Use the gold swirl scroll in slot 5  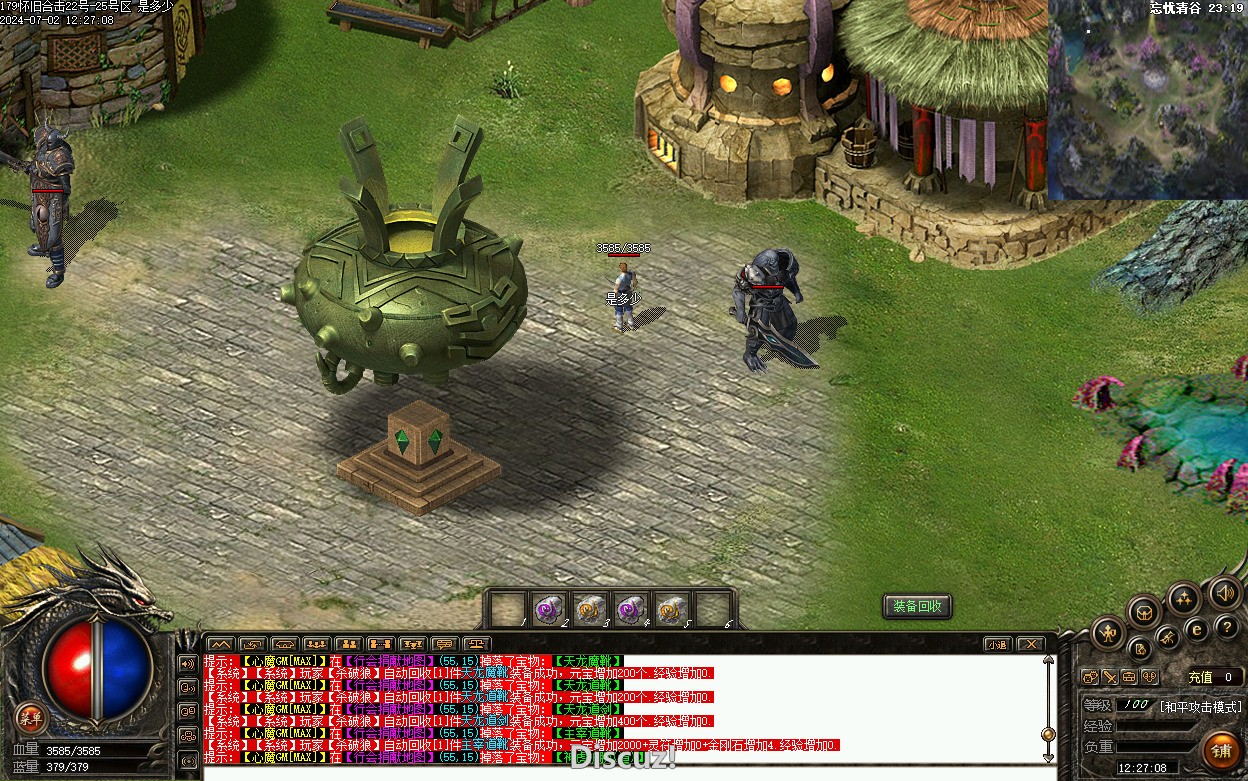click(x=671, y=608)
